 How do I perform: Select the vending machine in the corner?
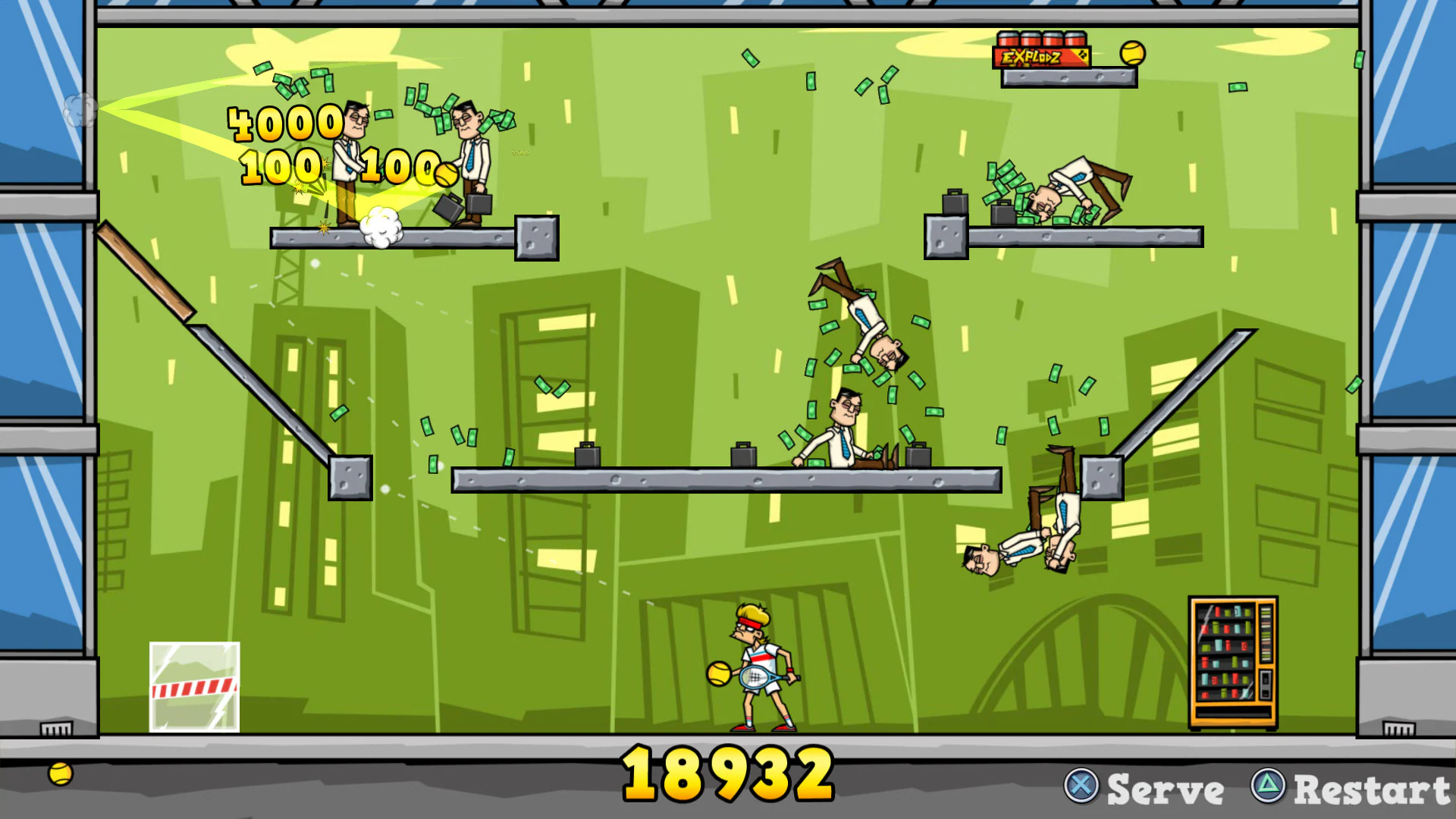(x=1234, y=661)
